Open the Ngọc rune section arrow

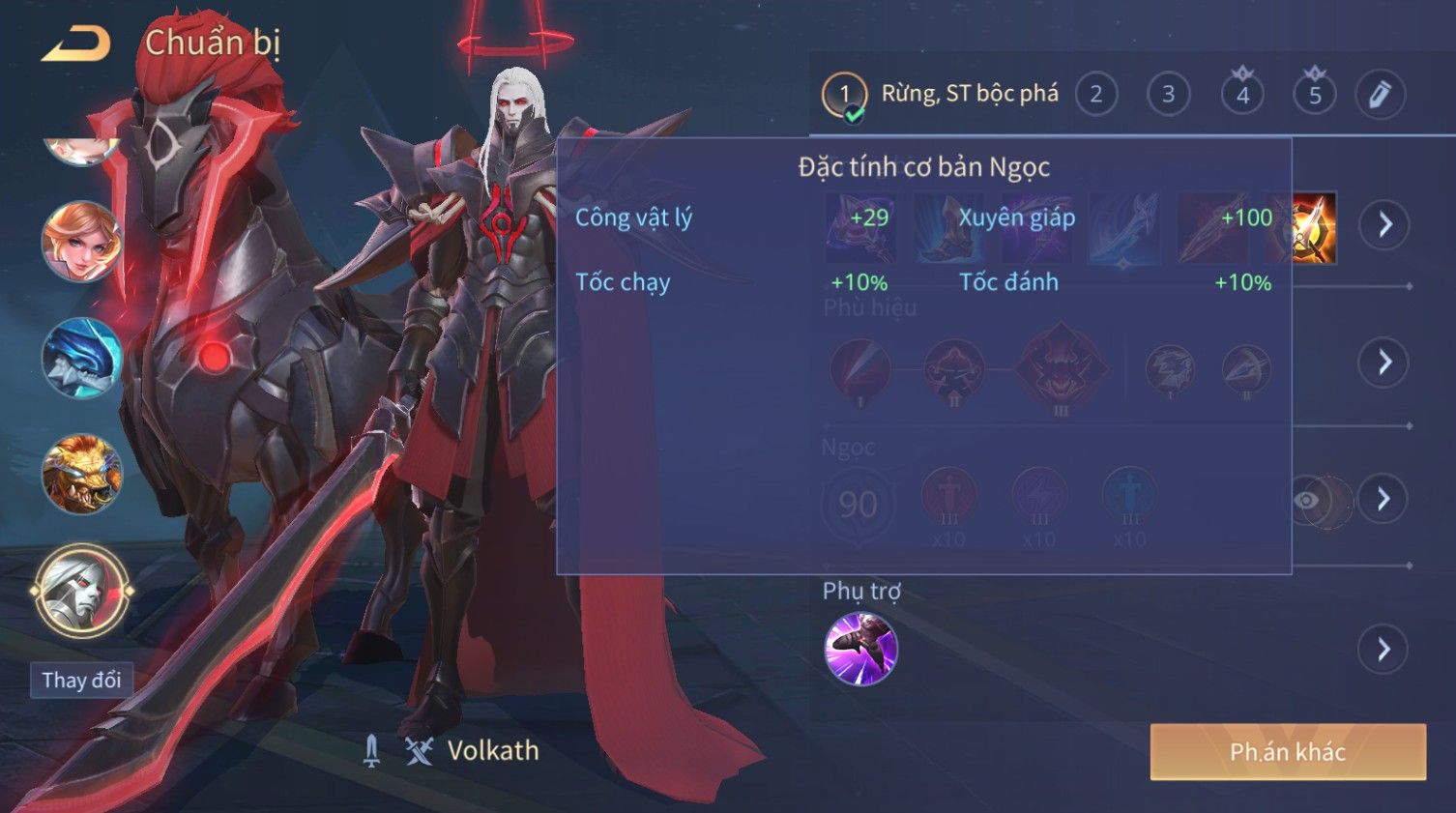(1384, 499)
